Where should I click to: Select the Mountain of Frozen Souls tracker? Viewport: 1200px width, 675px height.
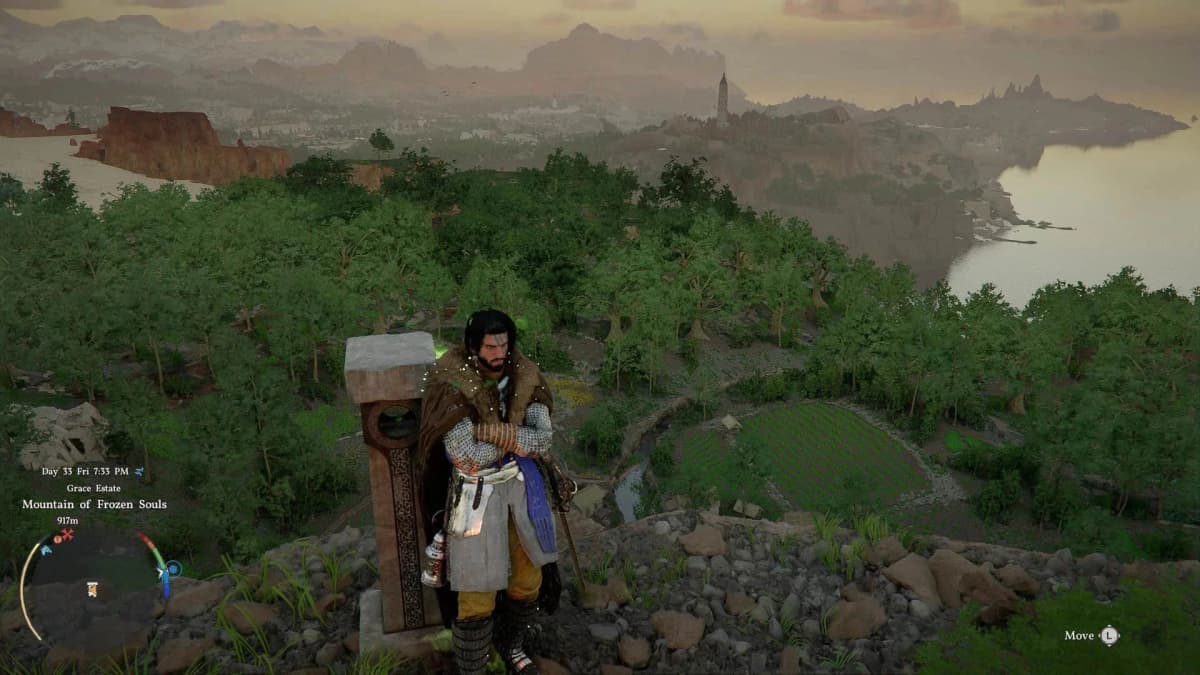(x=94, y=504)
